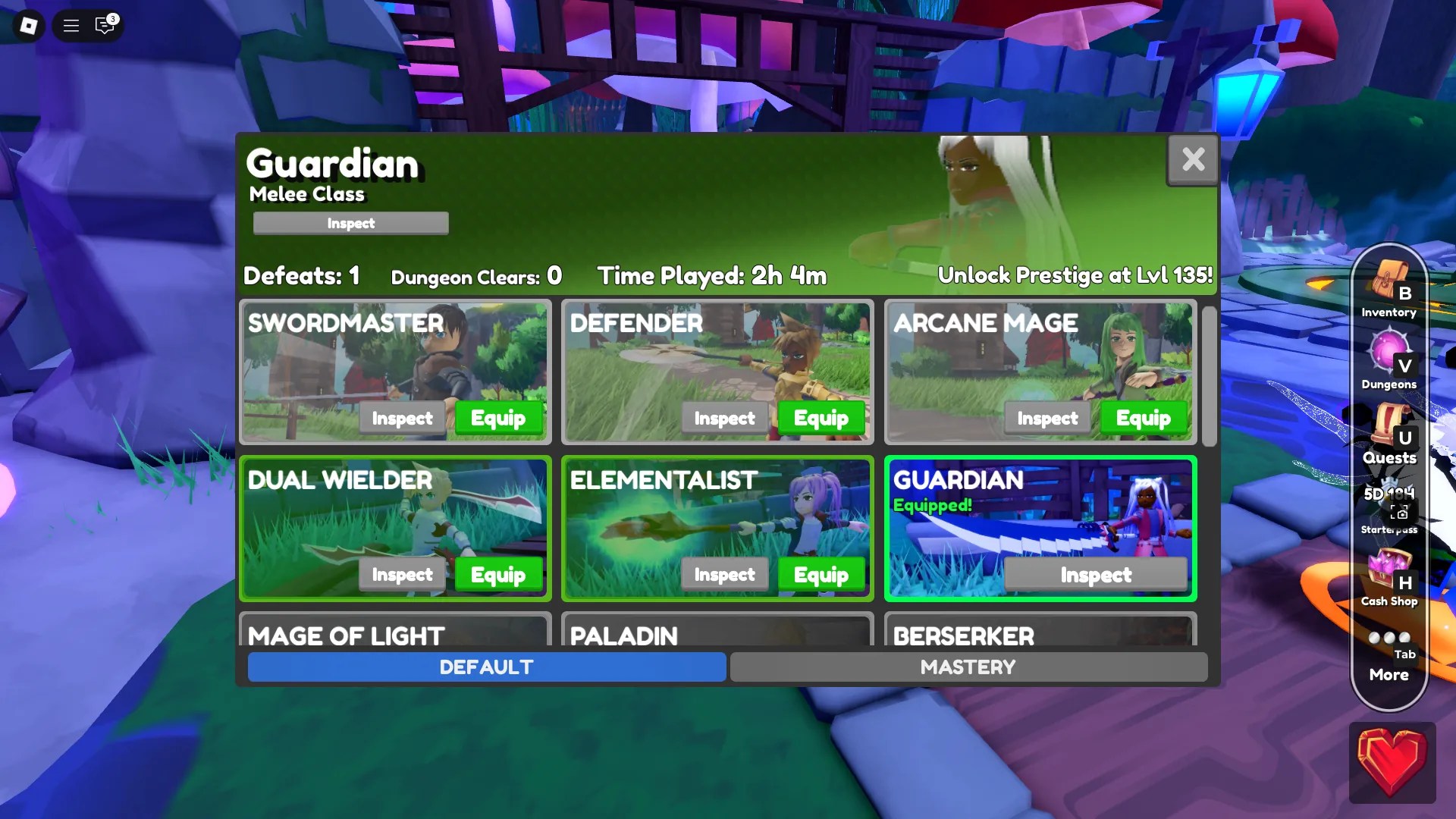
Task: Inspect the Arcane Mage class
Action: pos(1047,418)
